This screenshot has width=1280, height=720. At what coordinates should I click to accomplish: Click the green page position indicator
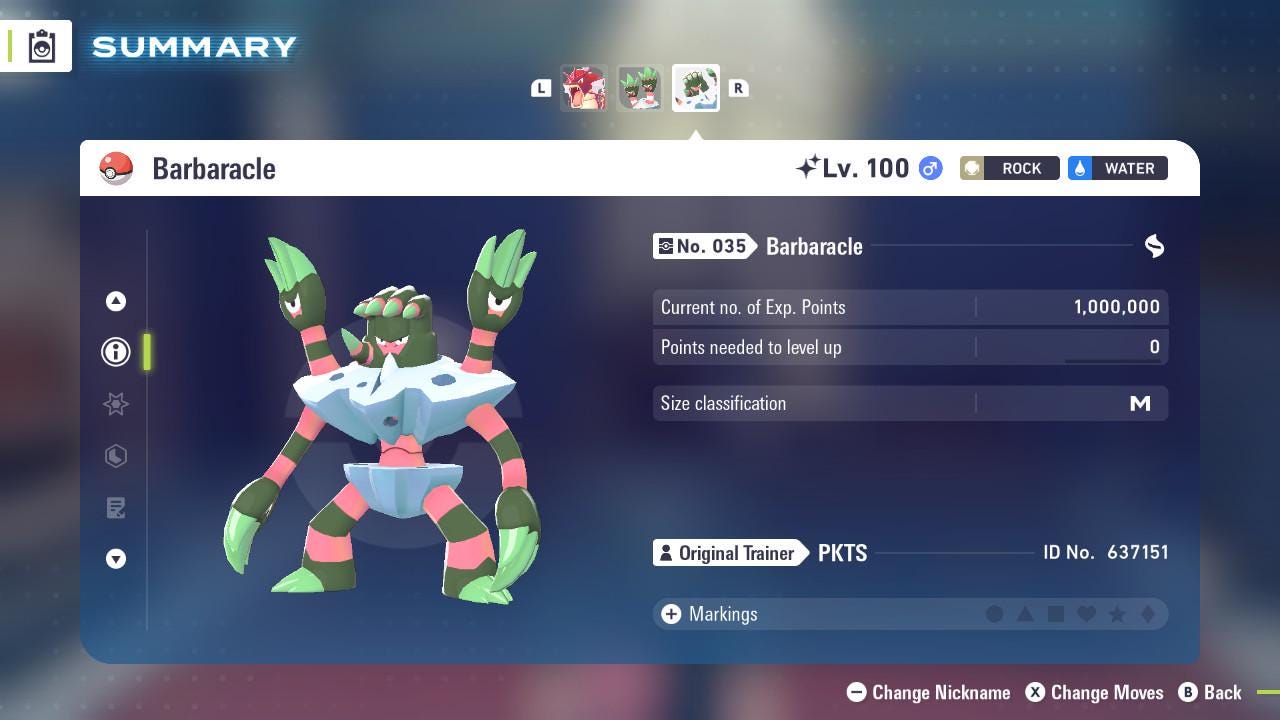point(147,352)
